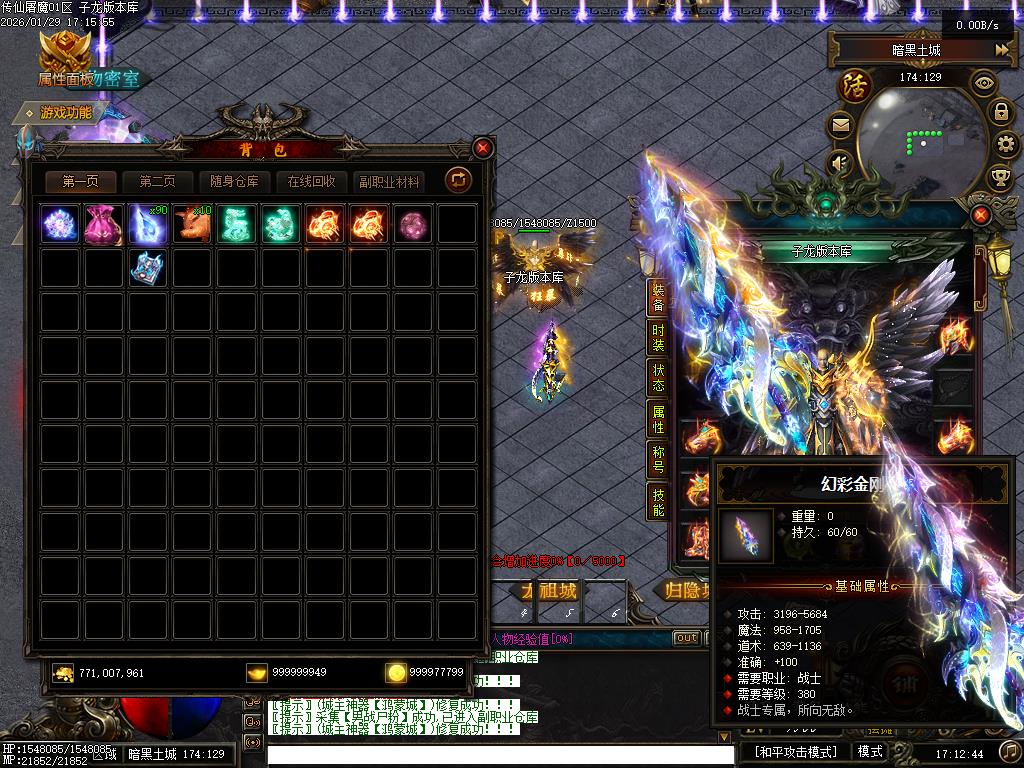Click the 模式 attack mode button

[870, 752]
